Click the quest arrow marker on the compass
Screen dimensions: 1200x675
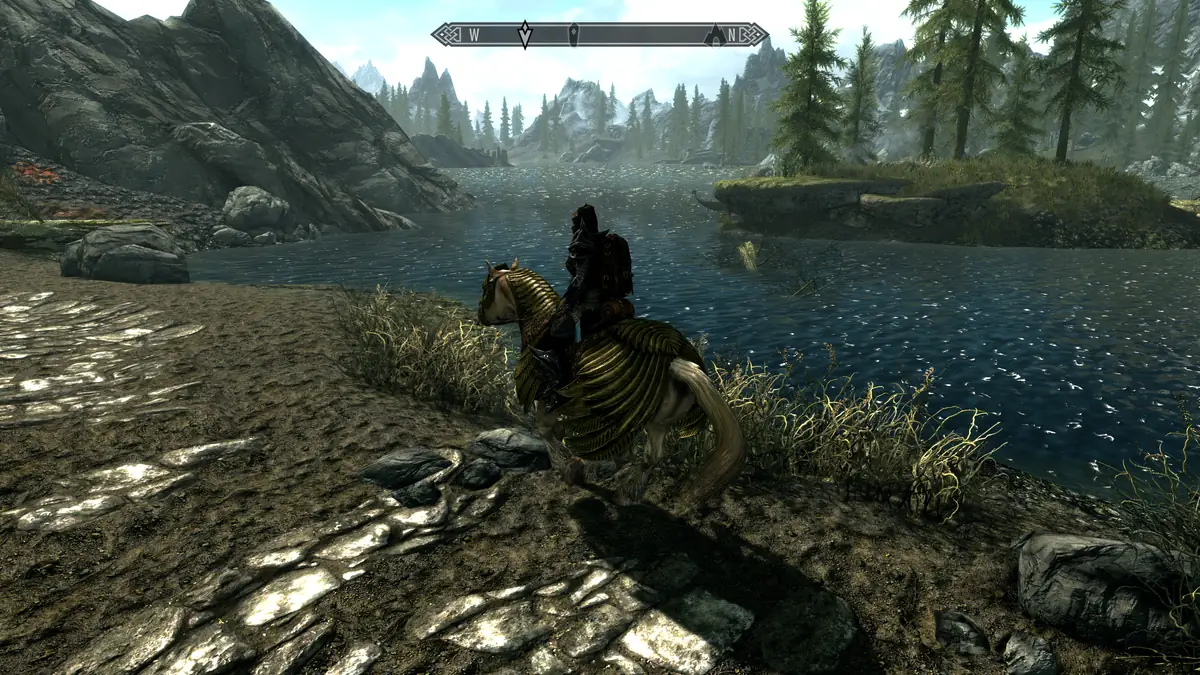(x=525, y=35)
